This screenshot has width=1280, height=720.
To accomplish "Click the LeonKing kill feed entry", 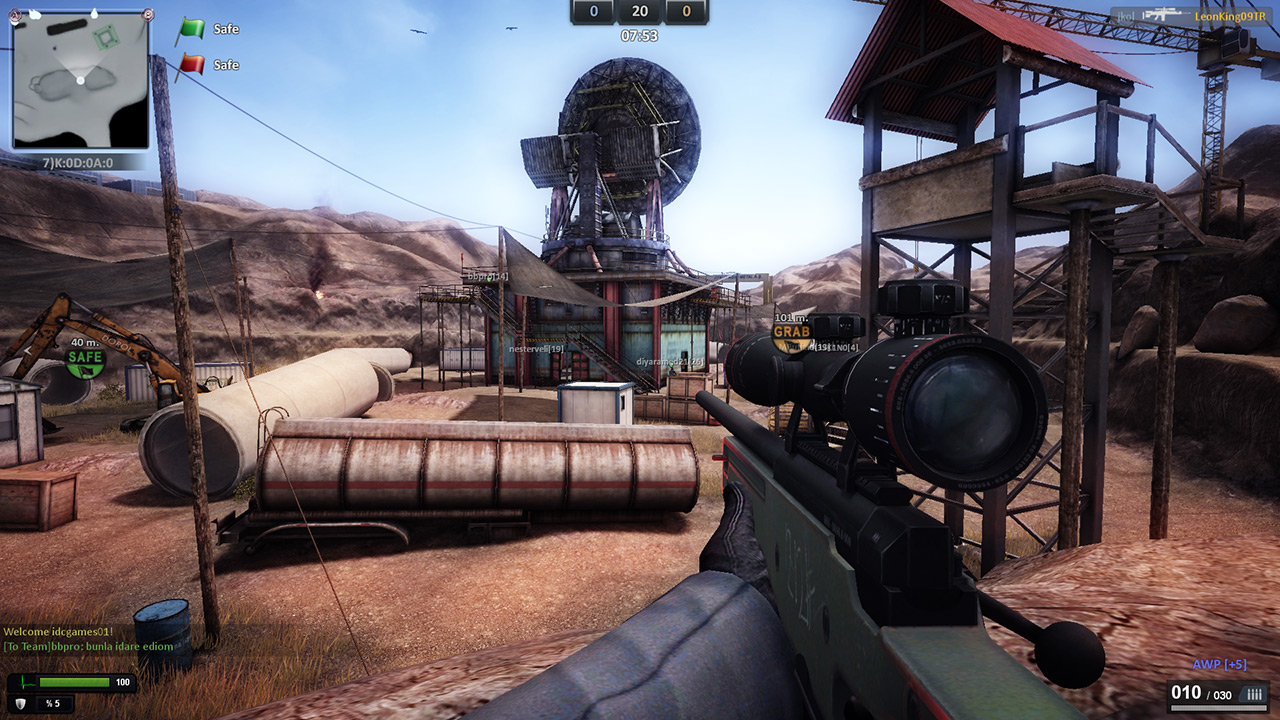I will [x=1191, y=16].
